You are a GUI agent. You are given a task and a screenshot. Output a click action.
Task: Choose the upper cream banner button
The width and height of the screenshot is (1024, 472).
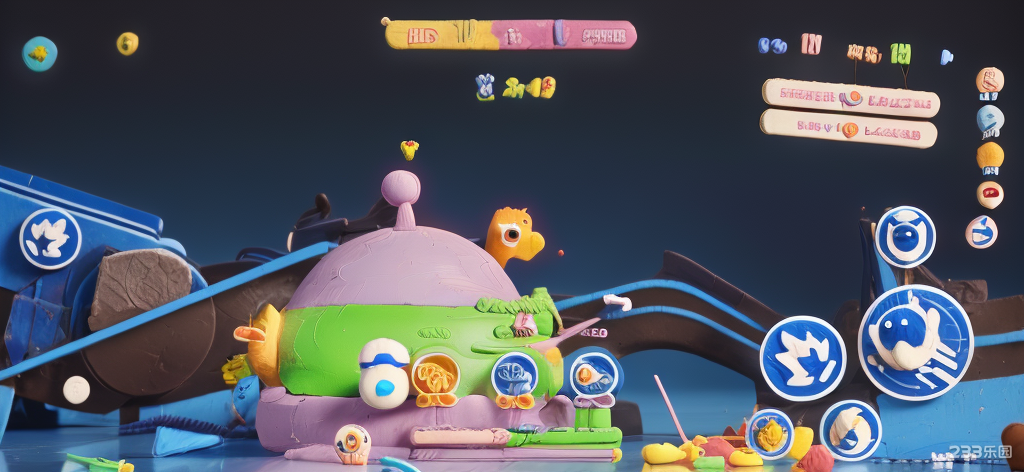pyautogui.click(x=850, y=98)
